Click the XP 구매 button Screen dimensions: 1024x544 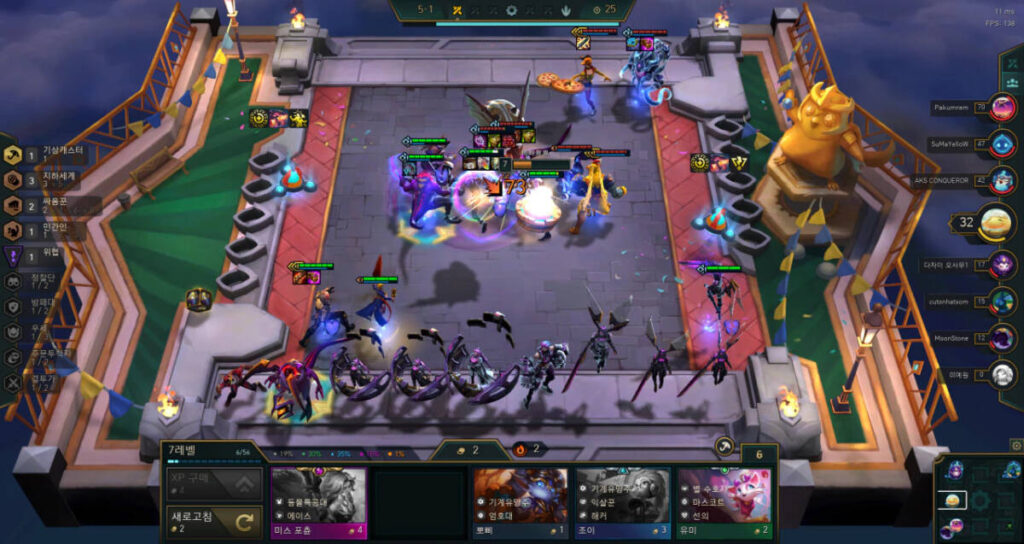[213, 484]
